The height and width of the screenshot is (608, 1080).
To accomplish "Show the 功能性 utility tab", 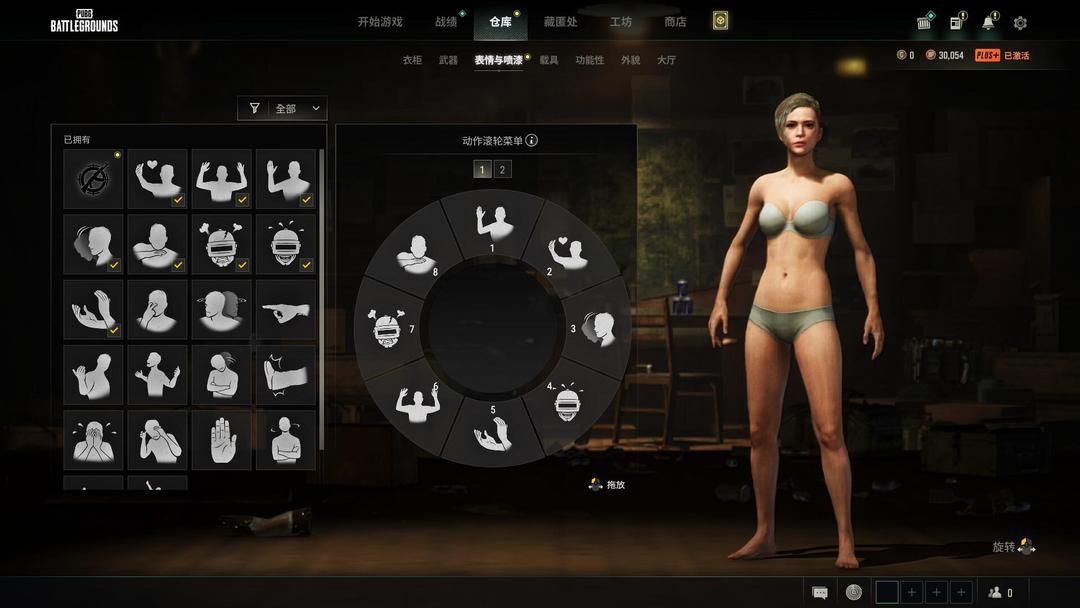I will (x=590, y=60).
